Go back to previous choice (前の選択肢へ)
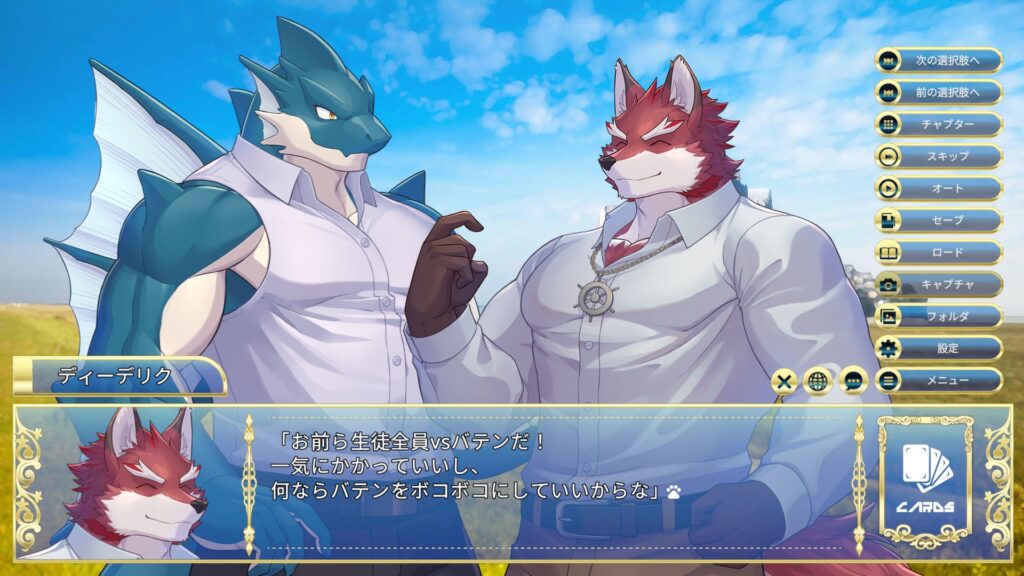 (938, 92)
